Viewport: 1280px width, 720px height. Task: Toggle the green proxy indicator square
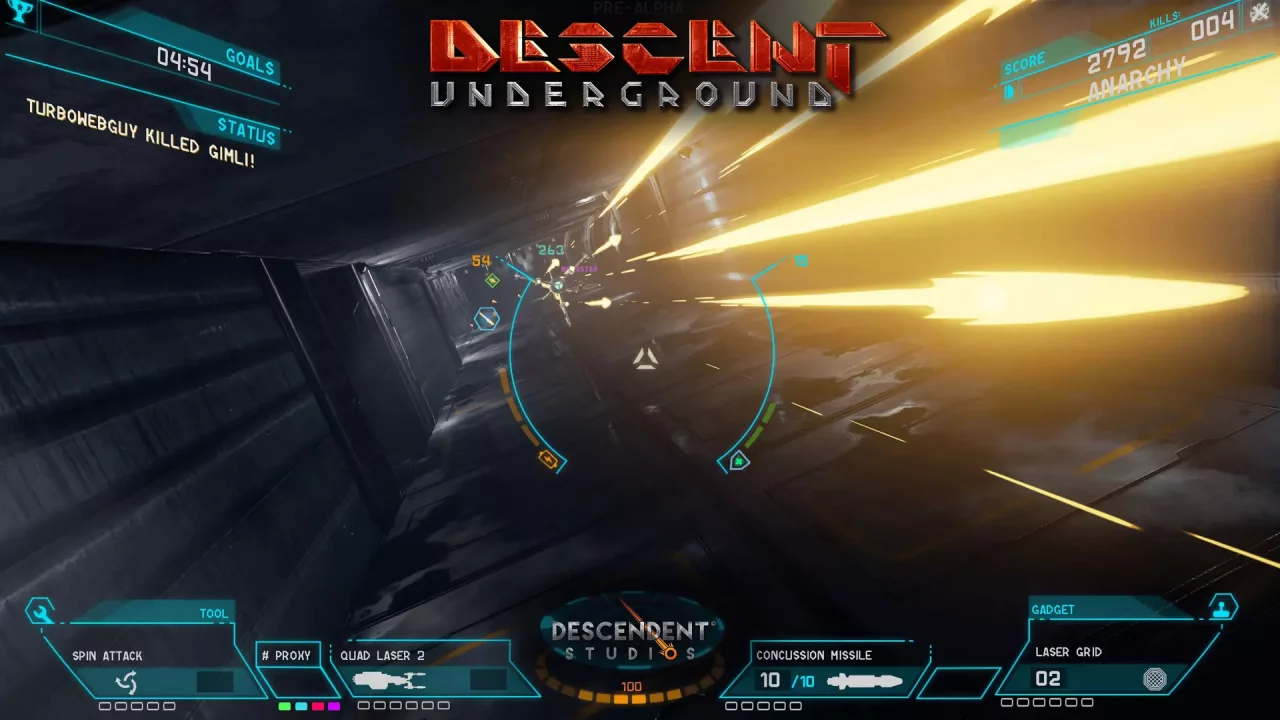[285, 706]
